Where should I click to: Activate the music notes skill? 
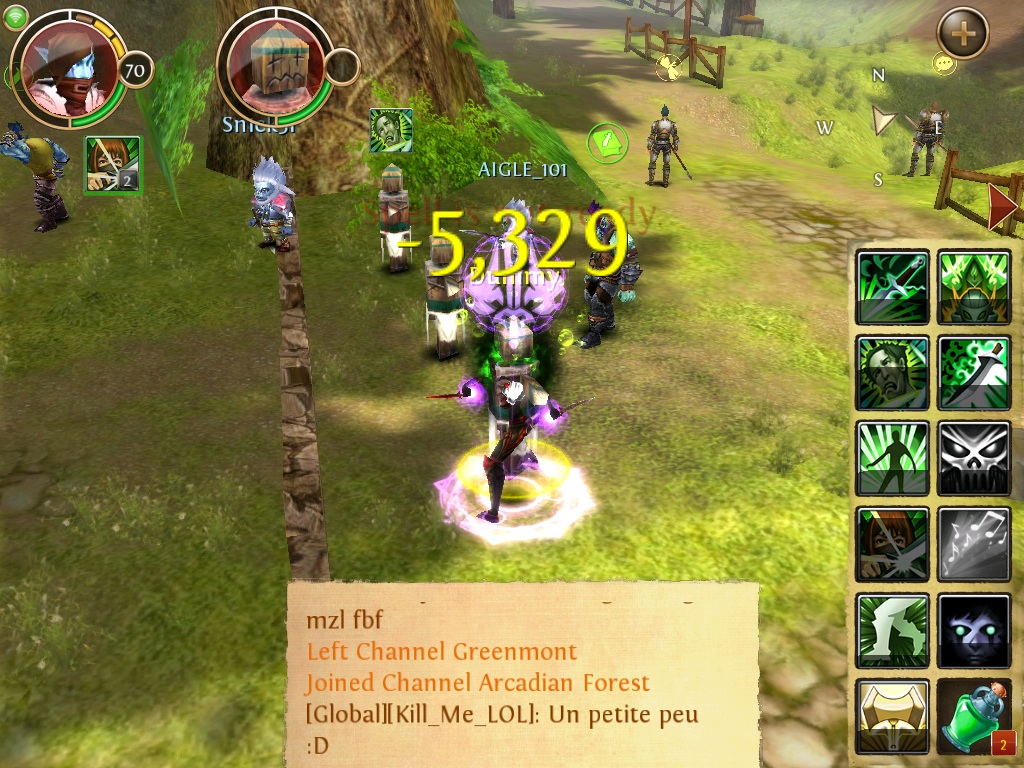click(974, 544)
